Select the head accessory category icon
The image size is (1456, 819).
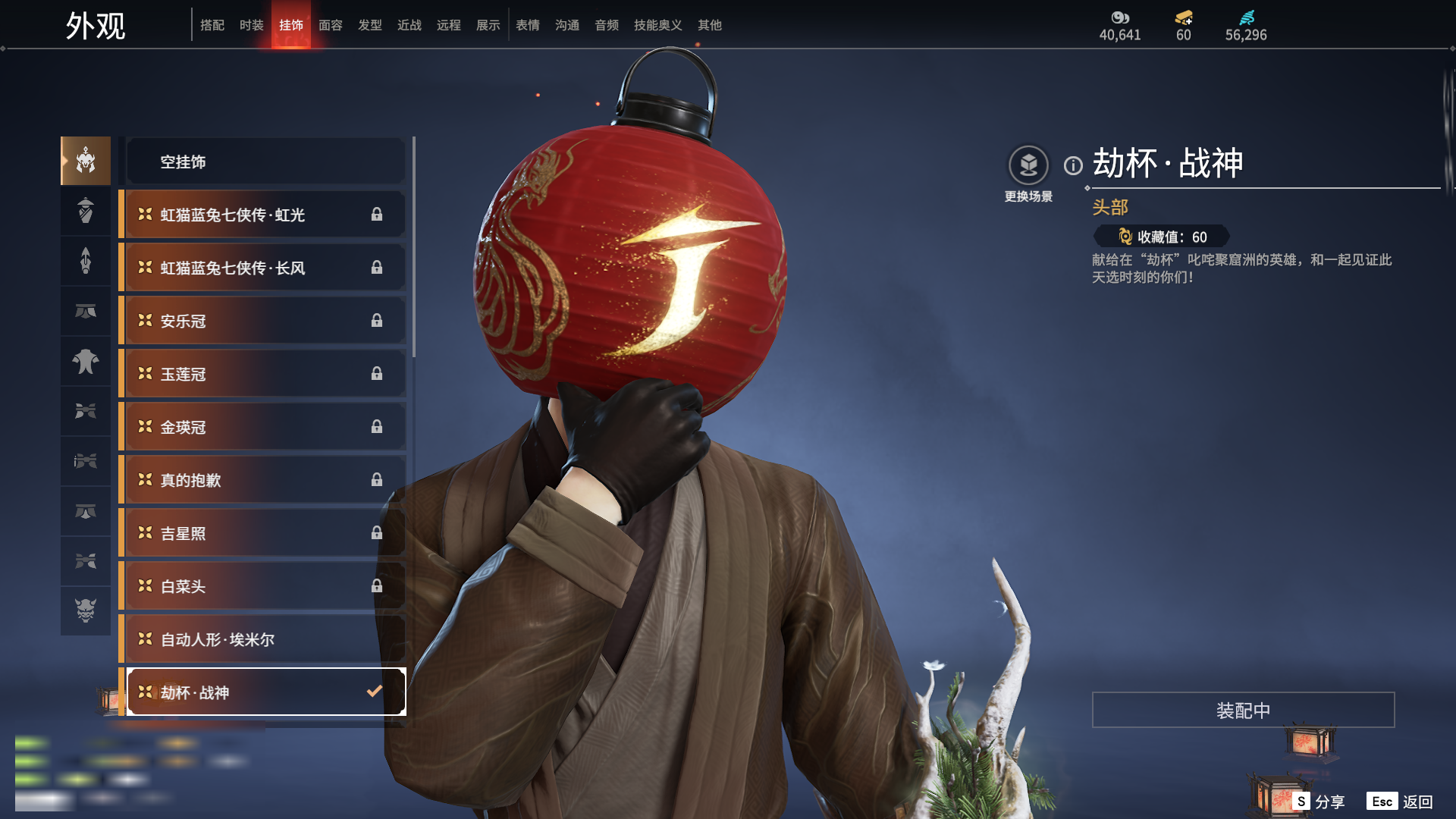click(x=86, y=161)
